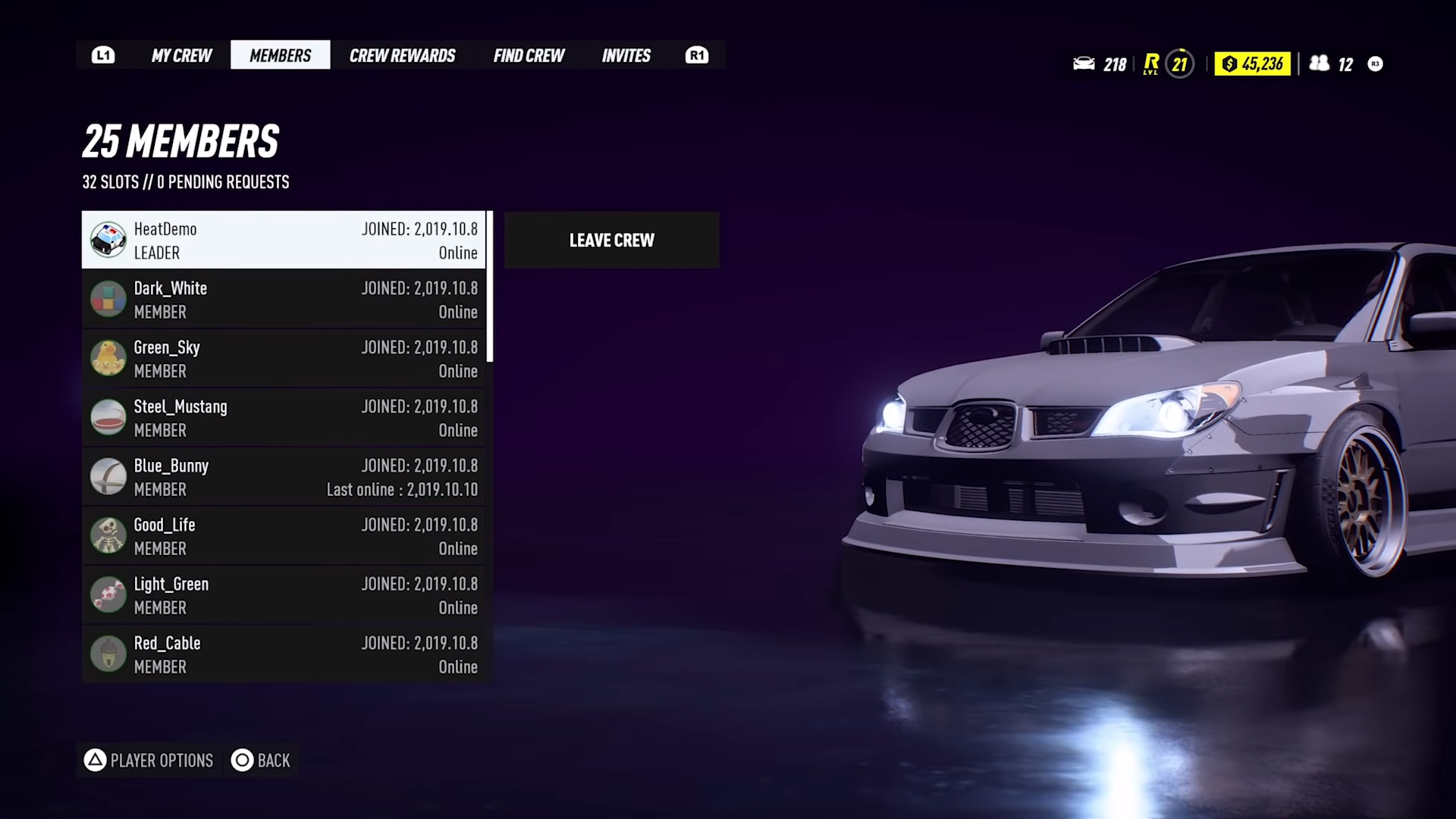Select the Dark_White member row
The image size is (1456, 819).
(284, 299)
